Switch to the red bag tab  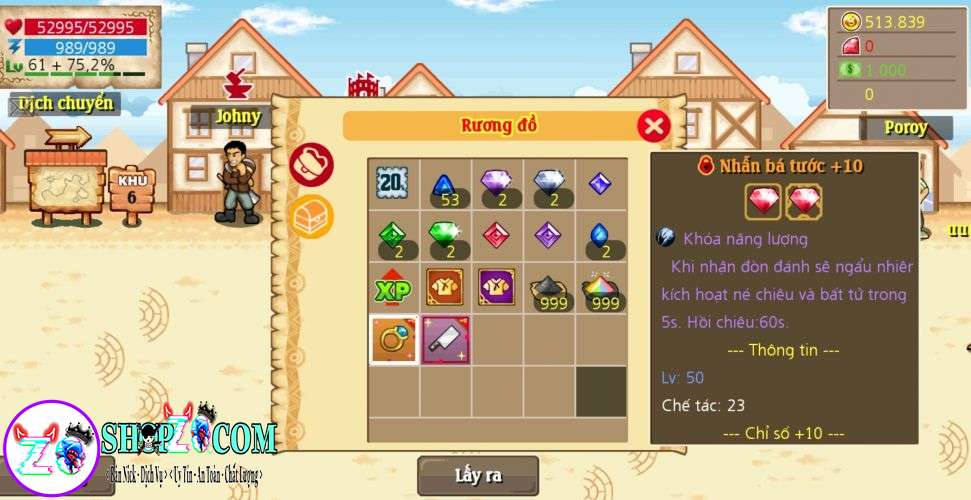(x=311, y=165)
